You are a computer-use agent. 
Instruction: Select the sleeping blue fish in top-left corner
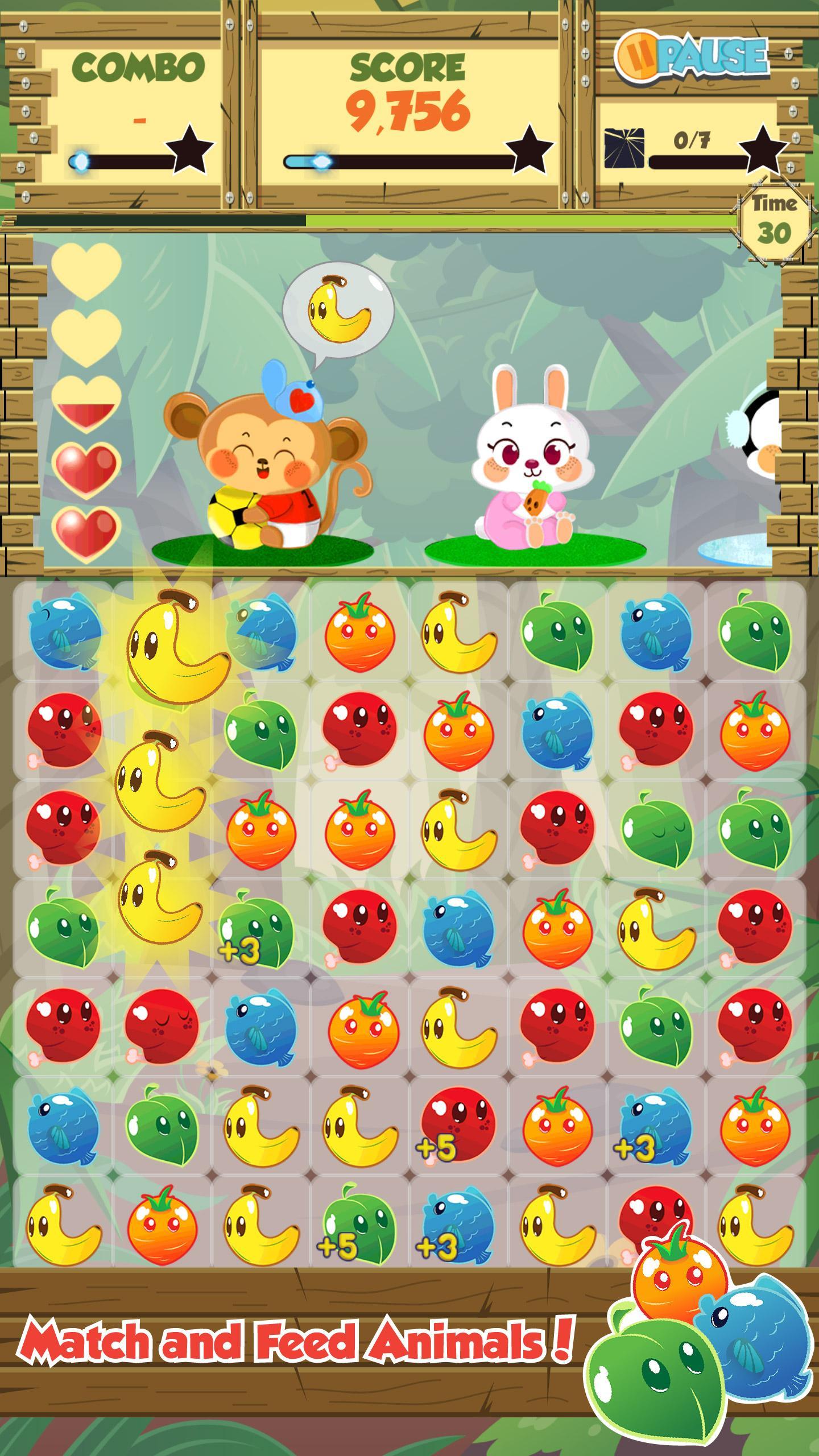tap(63, 637)
